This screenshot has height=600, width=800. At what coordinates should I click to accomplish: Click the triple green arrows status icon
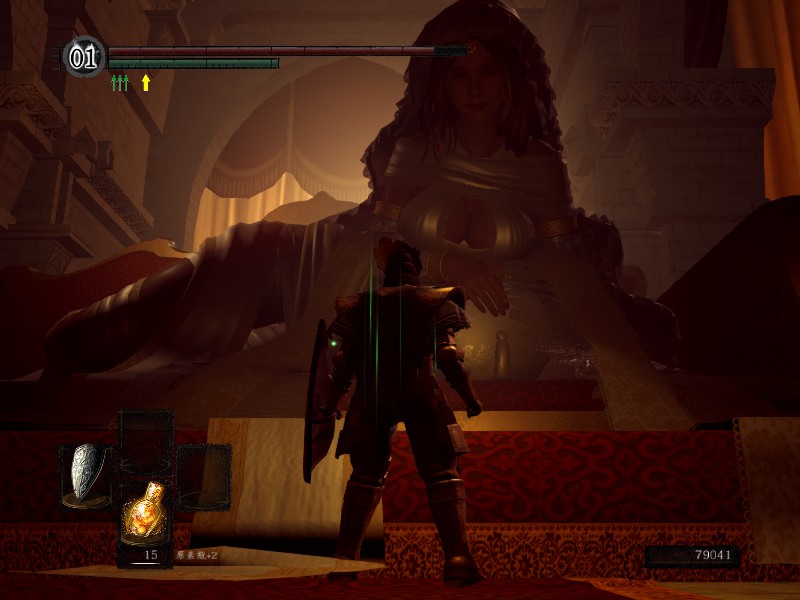tap(120, 83)
